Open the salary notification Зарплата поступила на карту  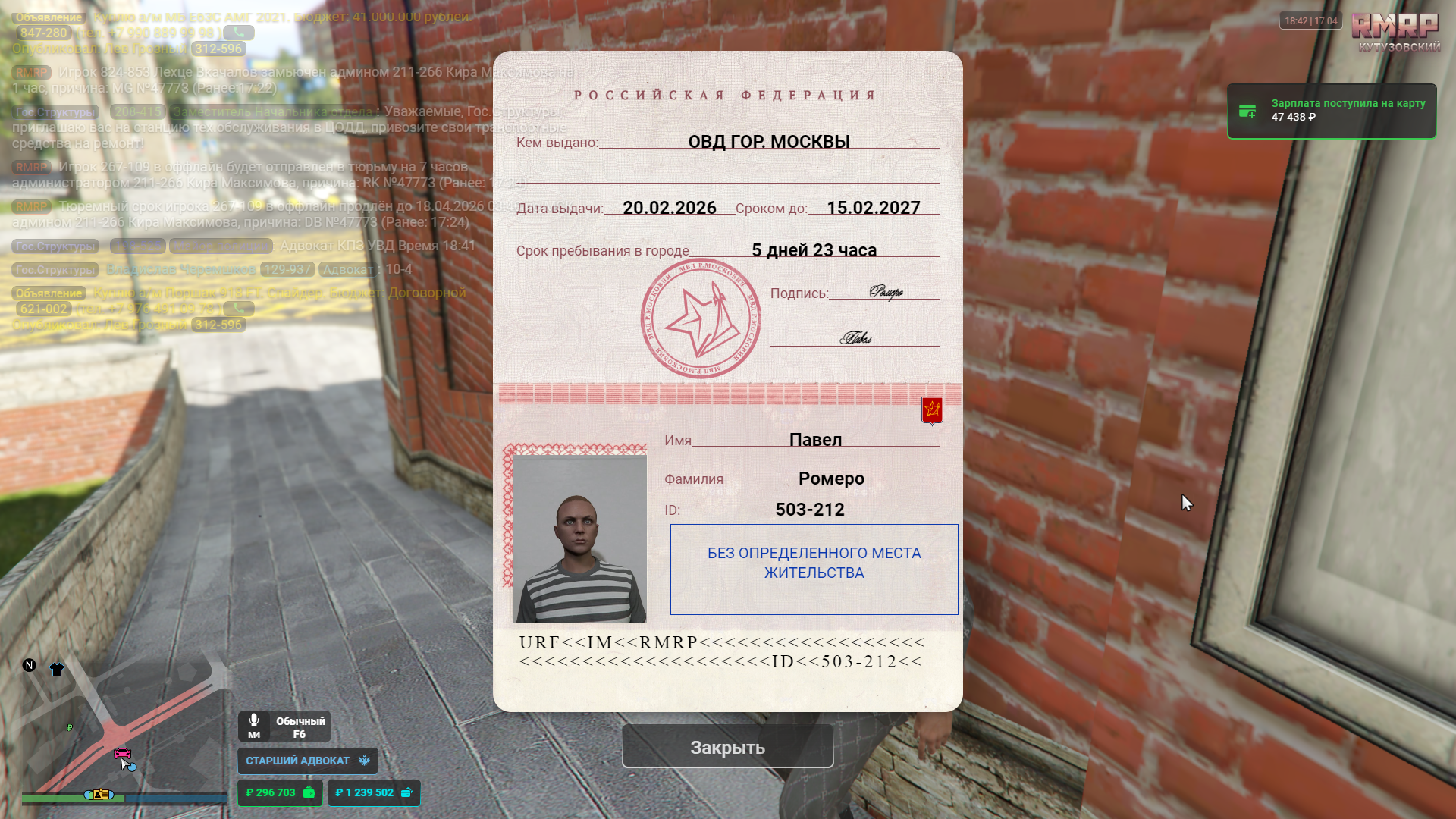pyautogui.click(x=1332, y=111)
